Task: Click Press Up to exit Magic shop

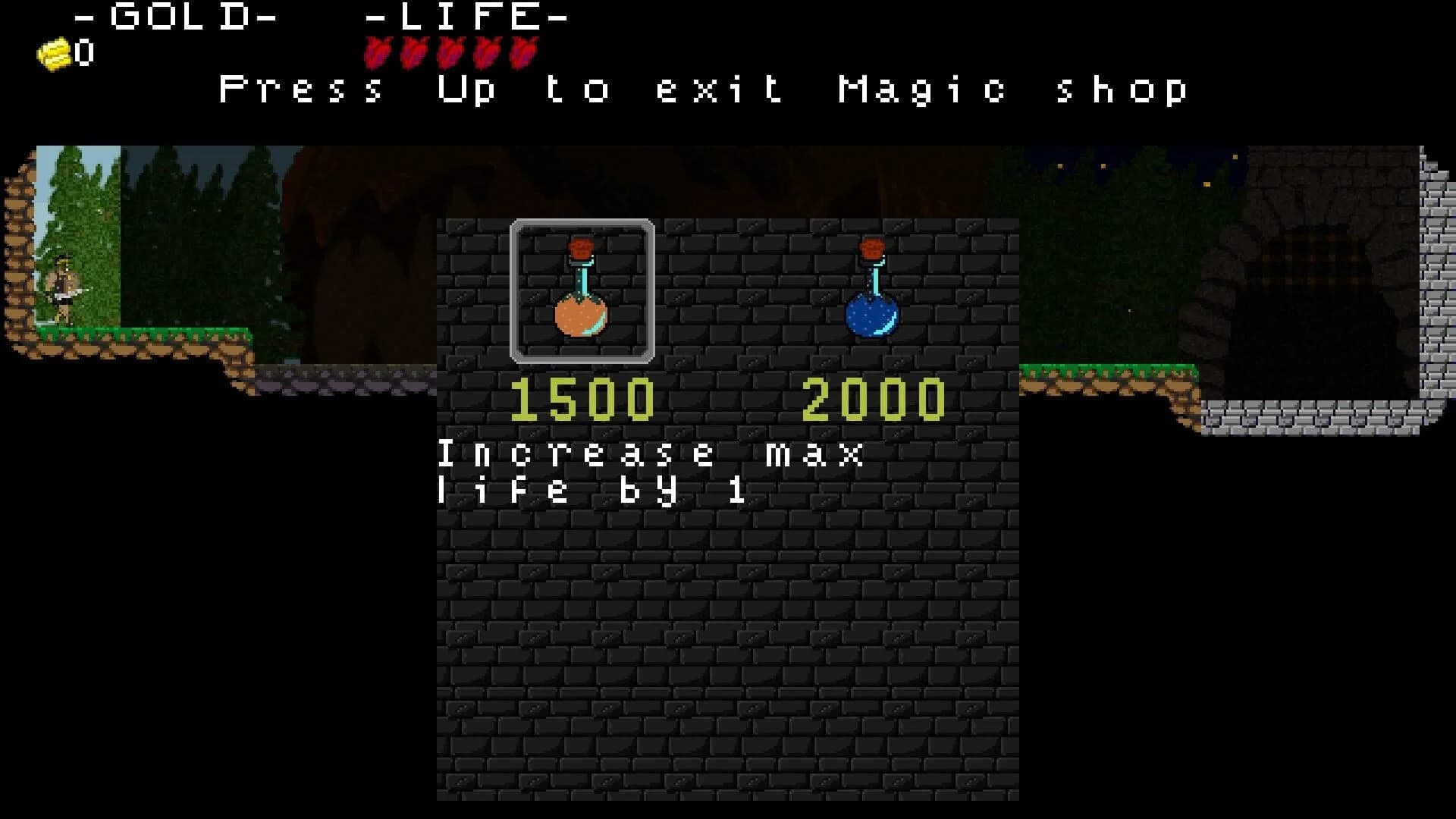Action: (701, 89)
